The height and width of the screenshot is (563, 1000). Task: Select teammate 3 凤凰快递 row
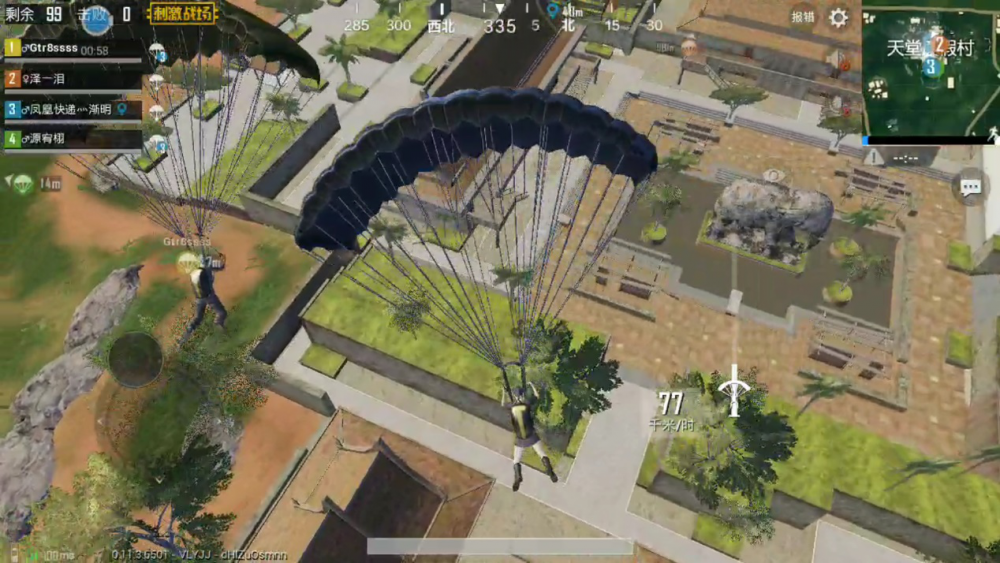click(x=71, y=108)
